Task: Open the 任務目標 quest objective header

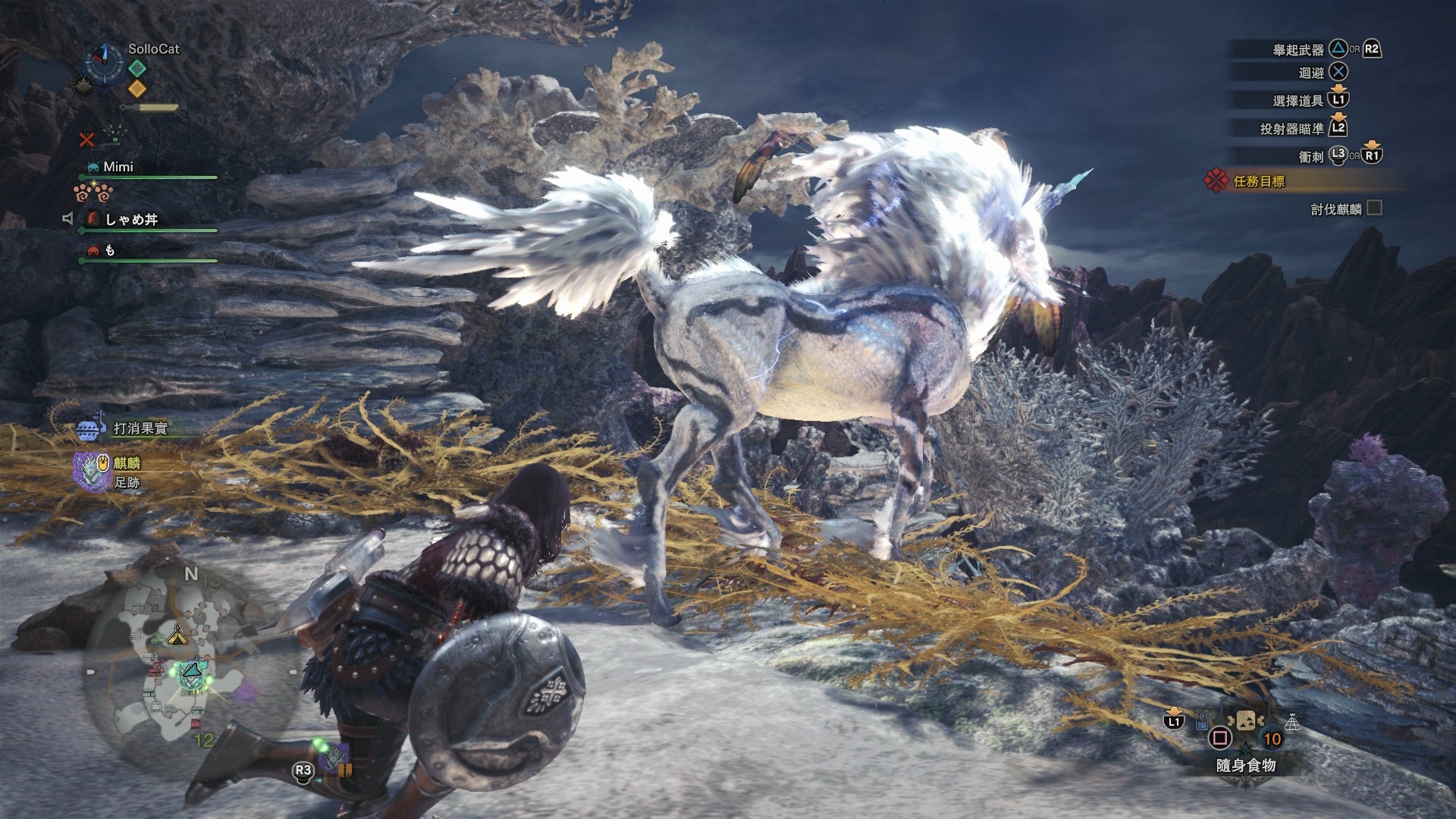Action: [1259, 181]
